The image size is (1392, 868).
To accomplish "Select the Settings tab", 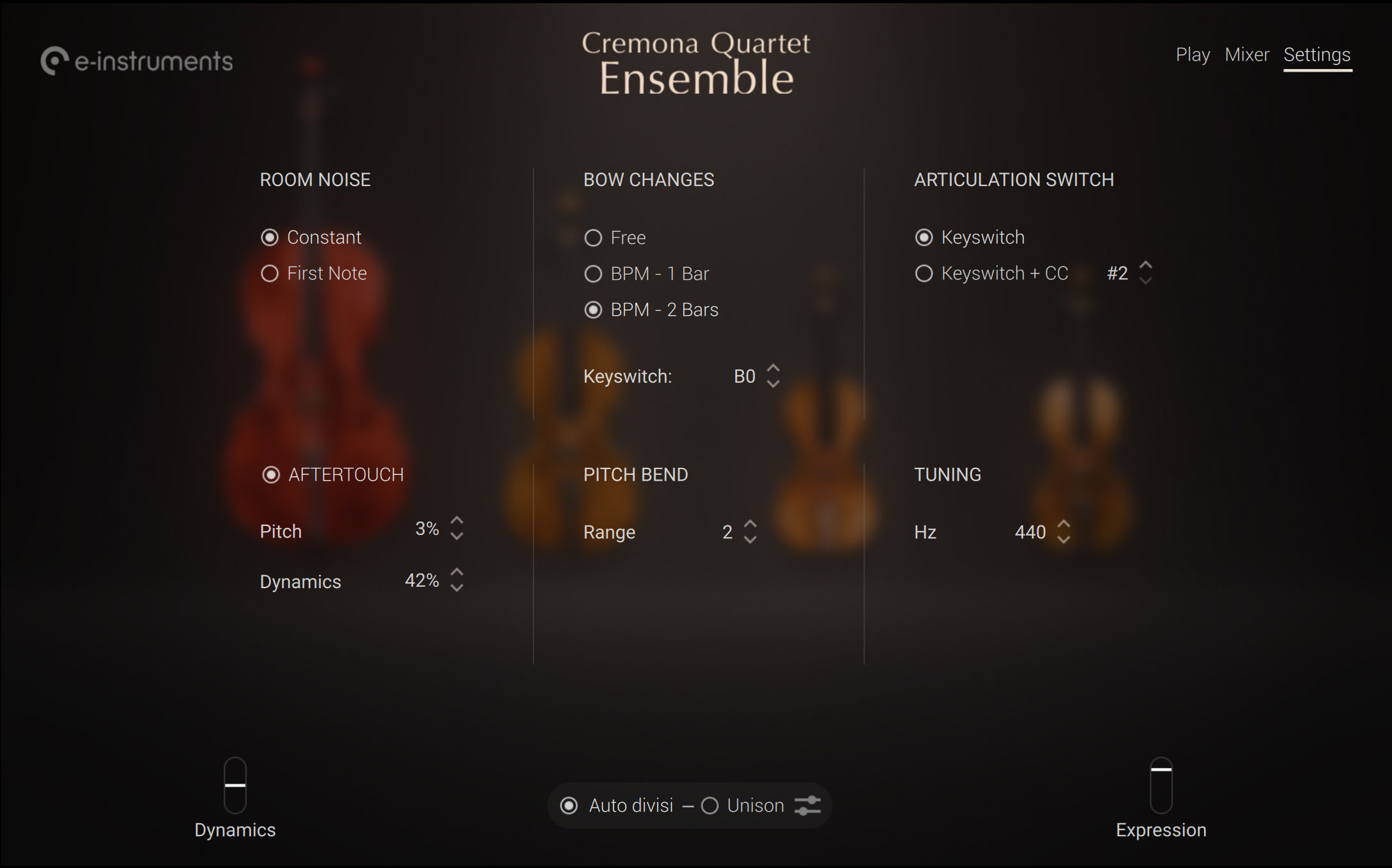I will tap(1317, 55).
